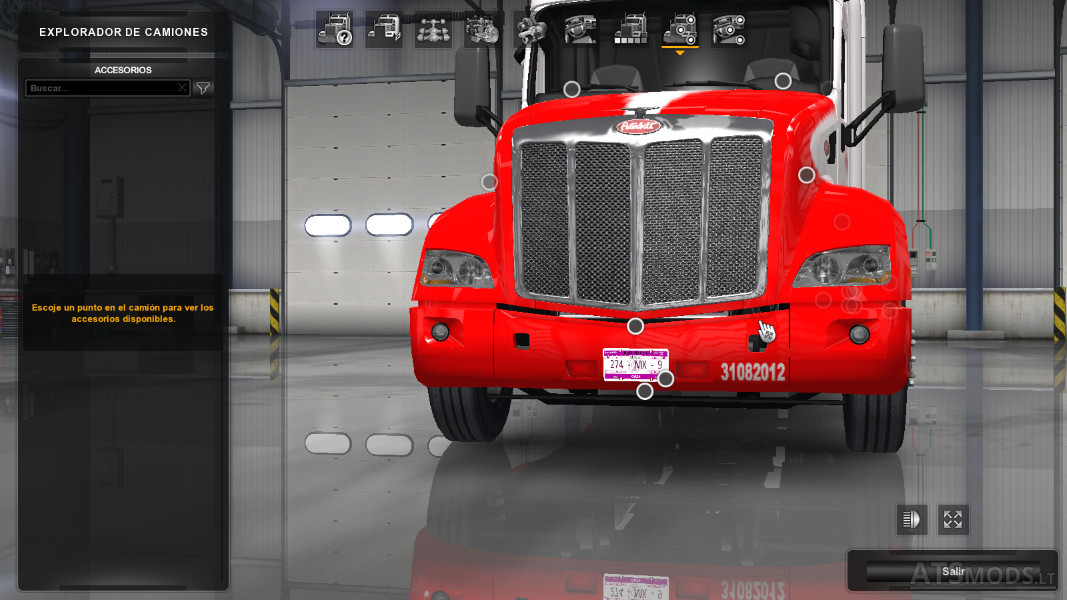Image resolution: width=1067 pixels, height=600 pixels.
Task: Focus the Buscar search field
Action: pos(102,88)
